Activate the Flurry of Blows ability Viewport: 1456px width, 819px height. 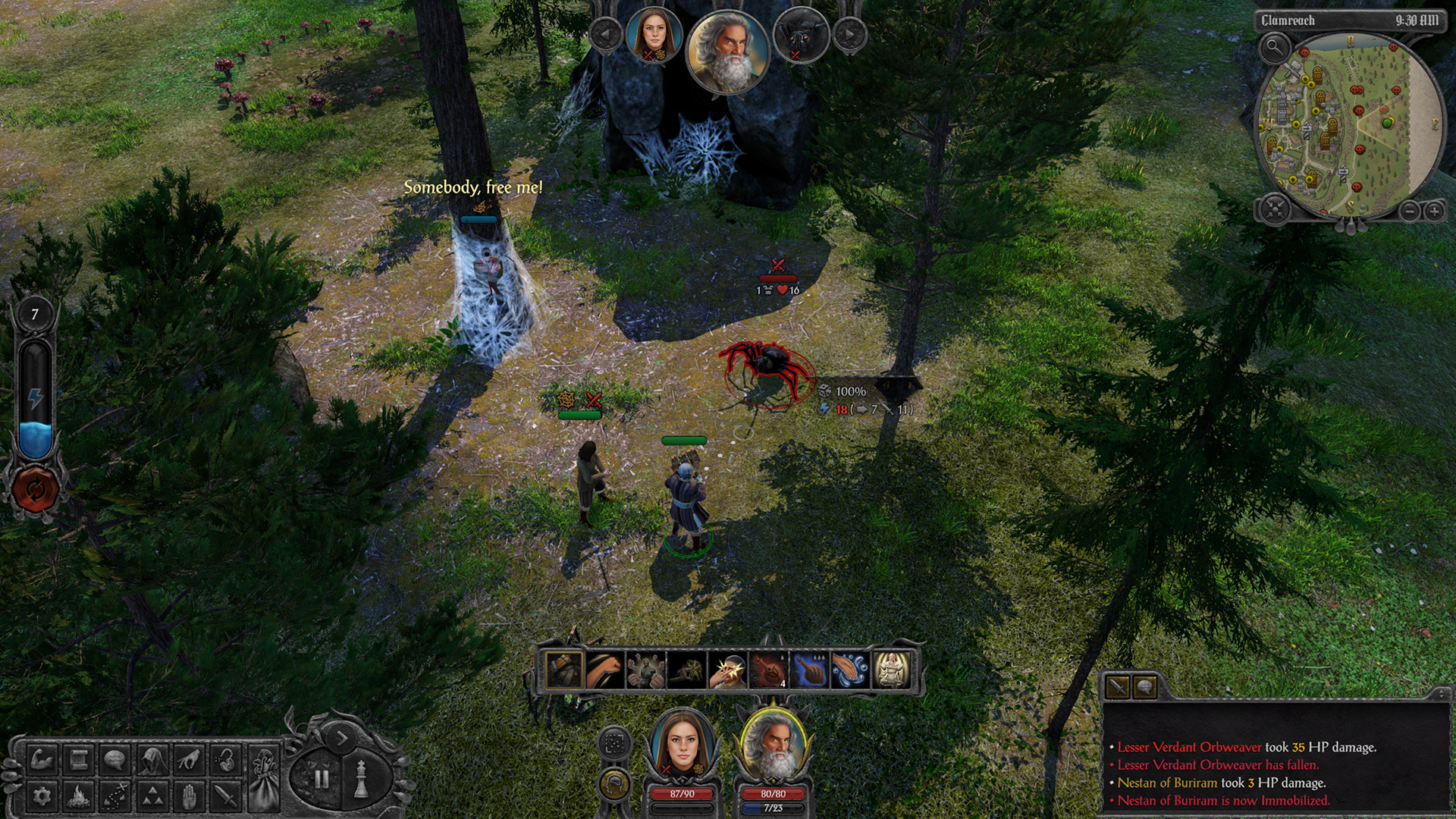click(x=645, y=670)
